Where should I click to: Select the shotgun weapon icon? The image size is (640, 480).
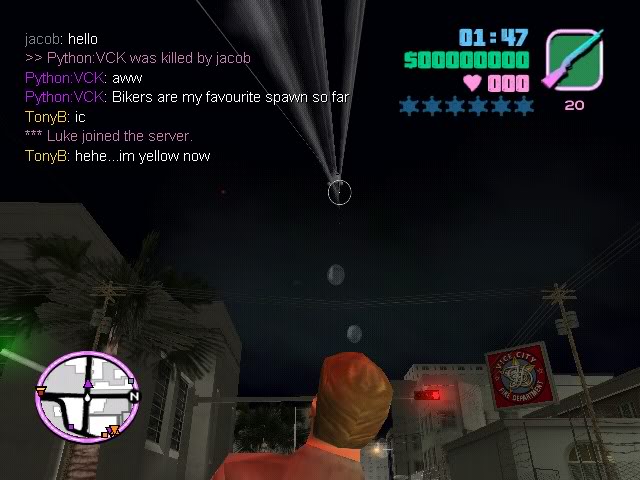pos(573,59)
